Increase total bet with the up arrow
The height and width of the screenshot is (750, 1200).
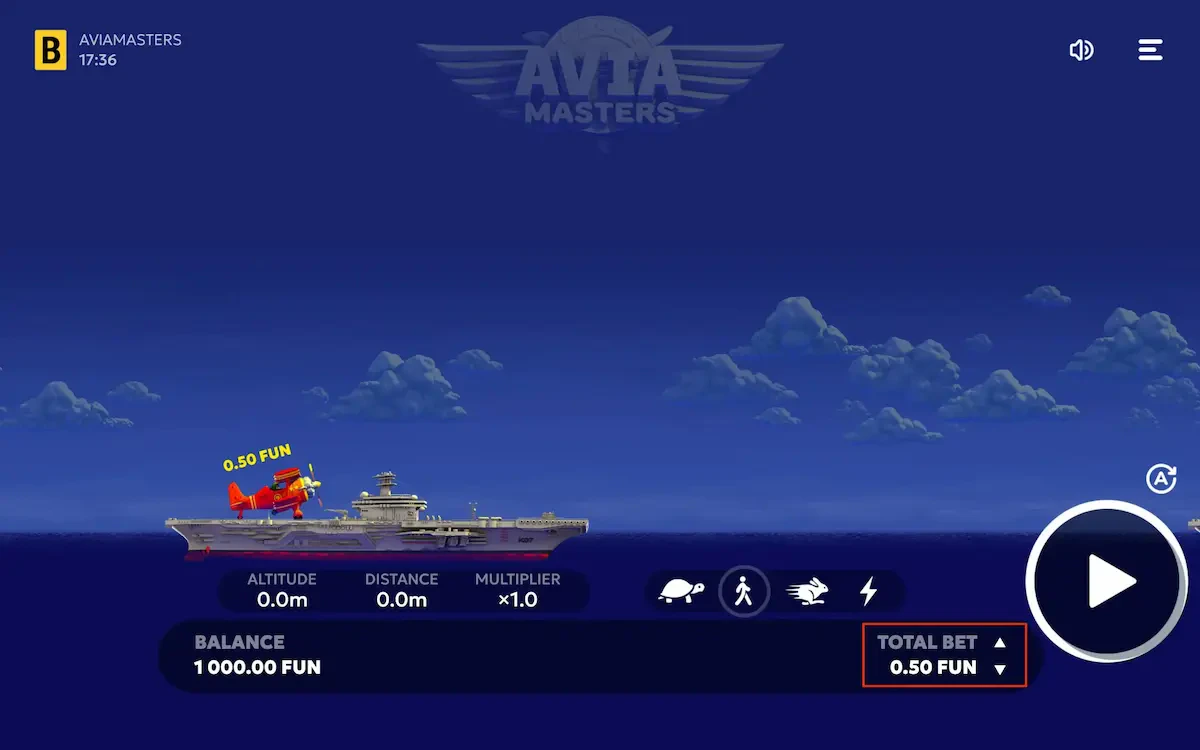(1000, 643)
